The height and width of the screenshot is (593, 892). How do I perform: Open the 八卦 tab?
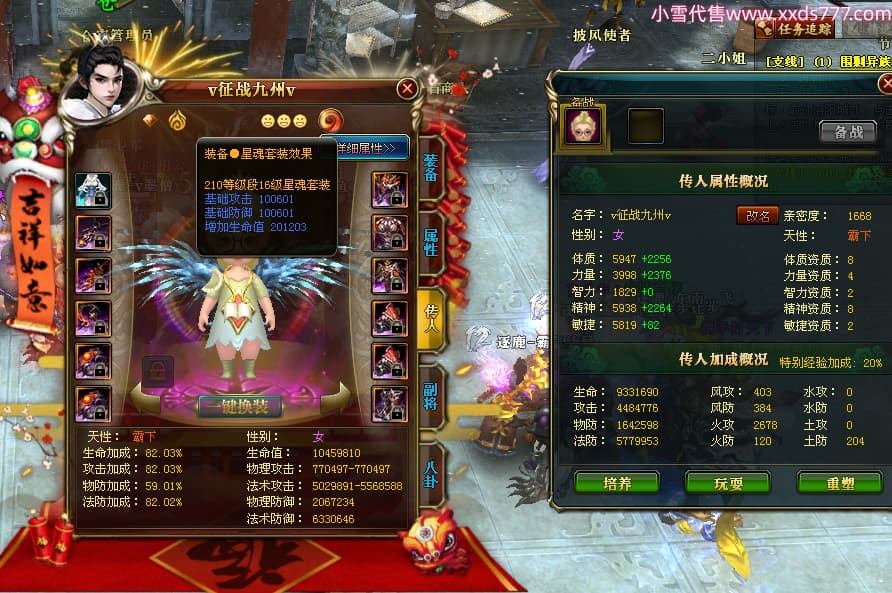tap(431, 468)
